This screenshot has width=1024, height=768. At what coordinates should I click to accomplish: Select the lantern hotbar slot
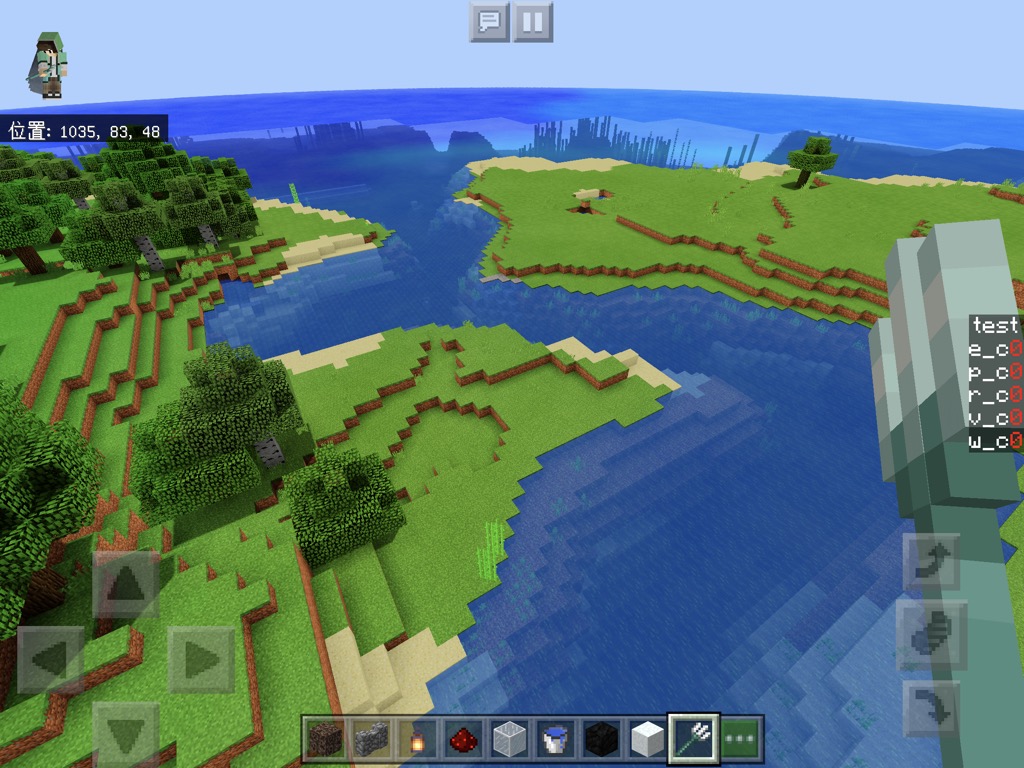tap(417, 740)
